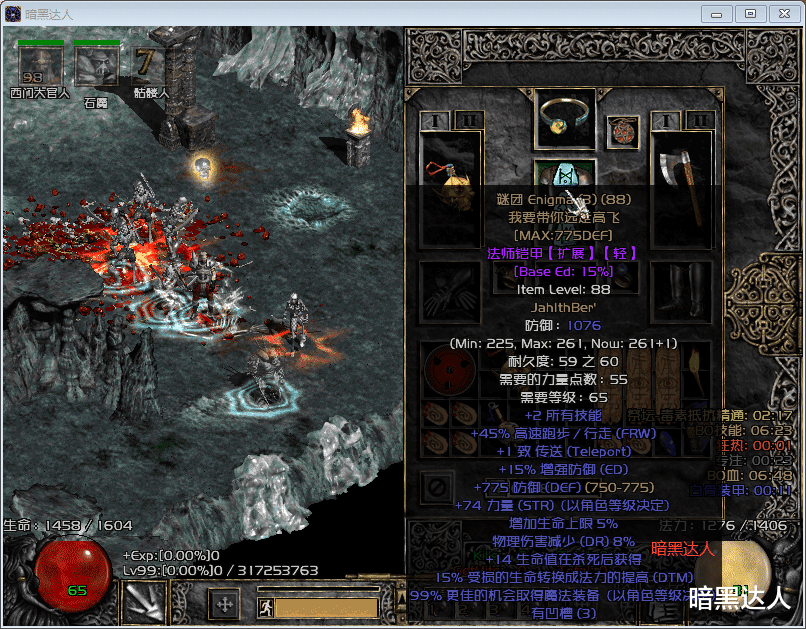Toggle the run/walk icon

265,607
